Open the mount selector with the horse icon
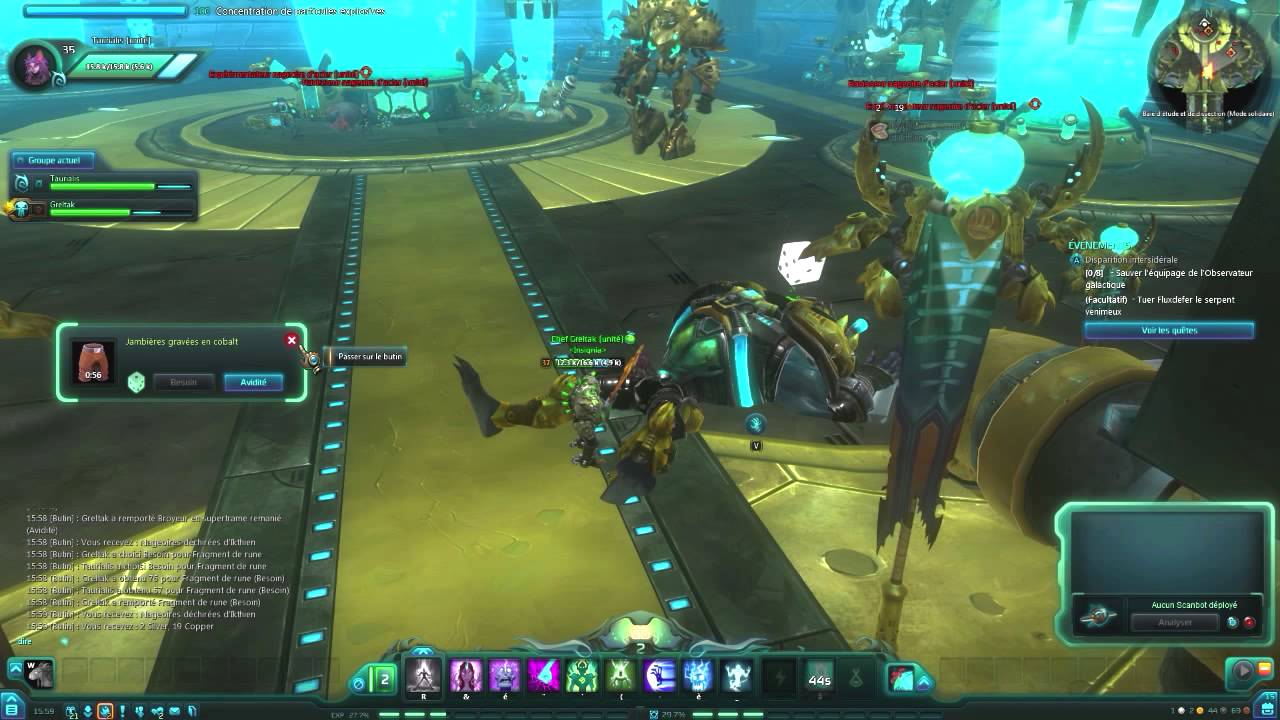Viewport: 1280px width, 720px height. point(38,675)
